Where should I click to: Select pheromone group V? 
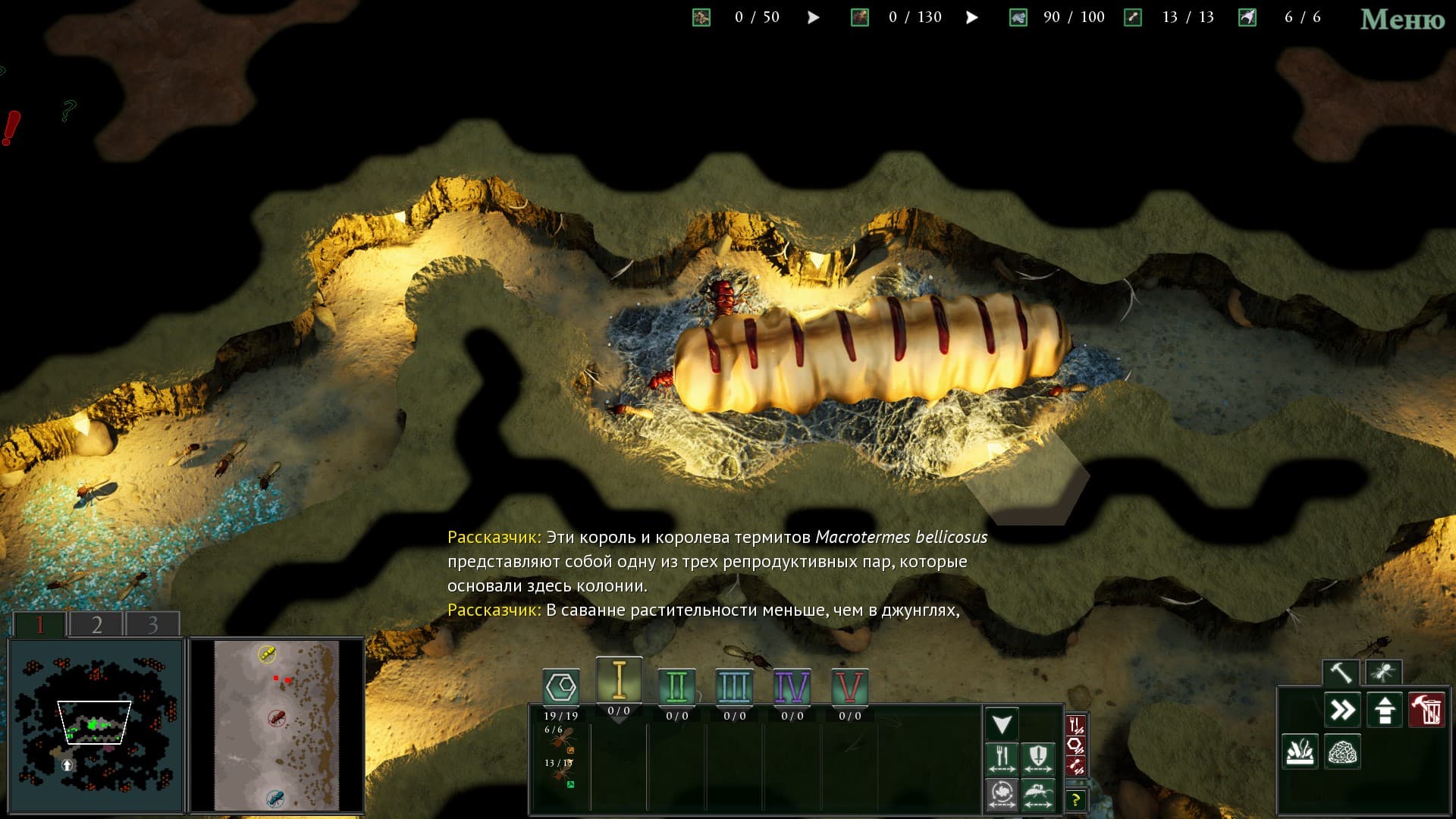click(849, 687)
